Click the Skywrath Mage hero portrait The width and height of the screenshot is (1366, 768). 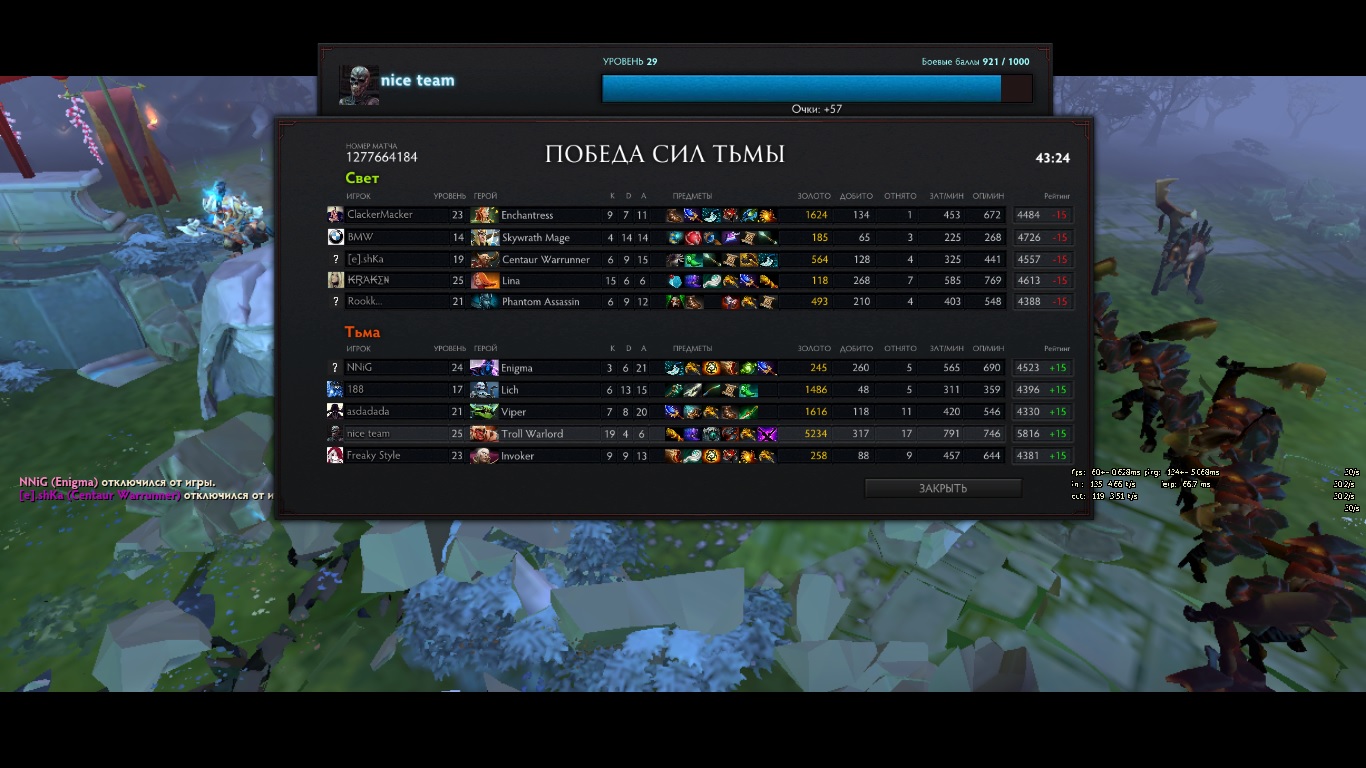click(x=484, y=238)
